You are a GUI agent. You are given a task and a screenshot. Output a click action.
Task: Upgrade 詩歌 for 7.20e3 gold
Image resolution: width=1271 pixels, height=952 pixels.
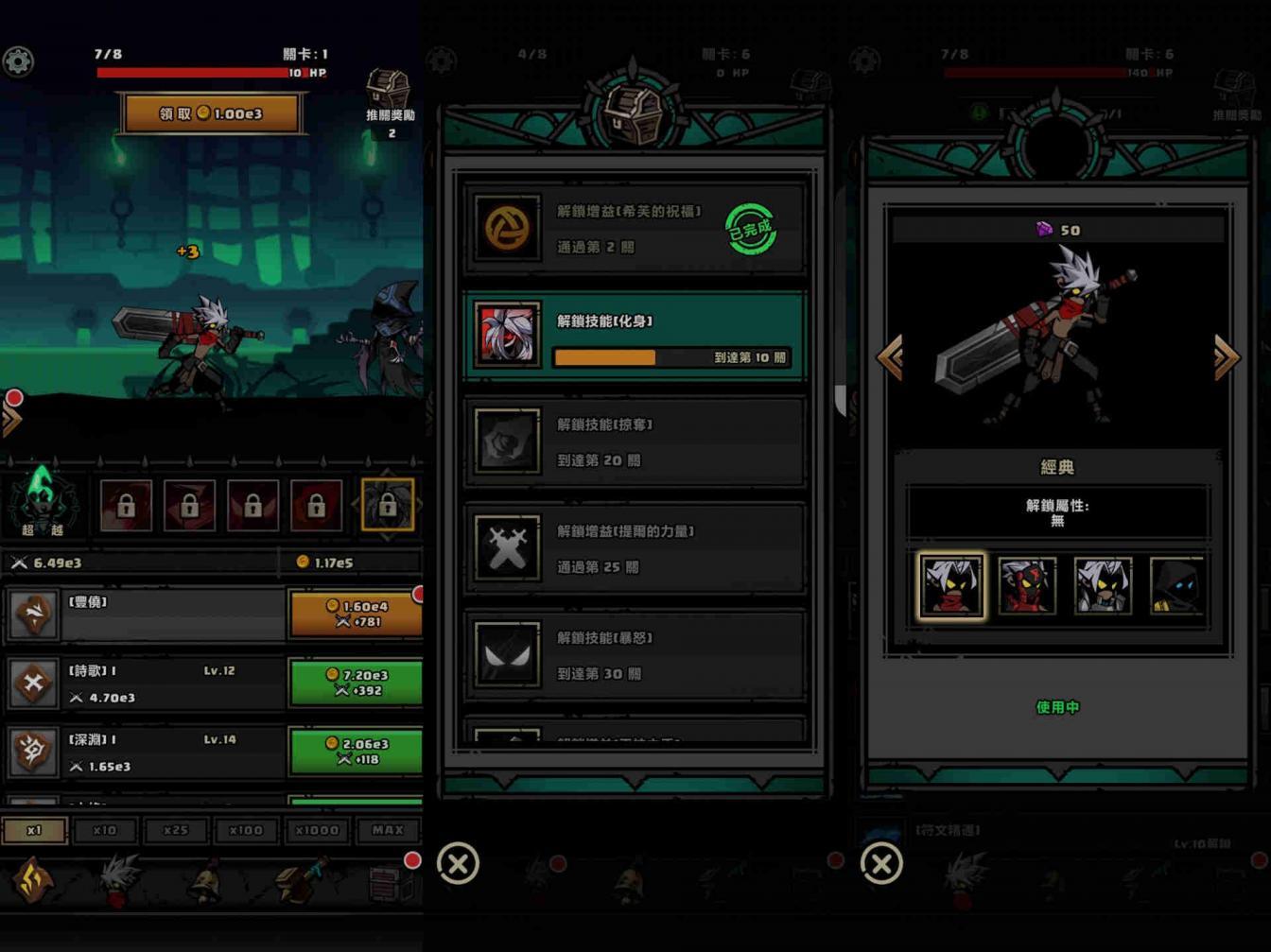click(355, 683)
